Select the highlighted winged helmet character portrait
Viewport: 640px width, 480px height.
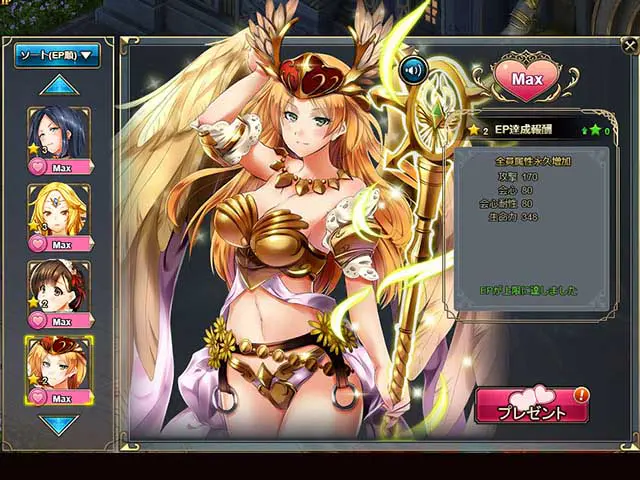tap(59, 362)
